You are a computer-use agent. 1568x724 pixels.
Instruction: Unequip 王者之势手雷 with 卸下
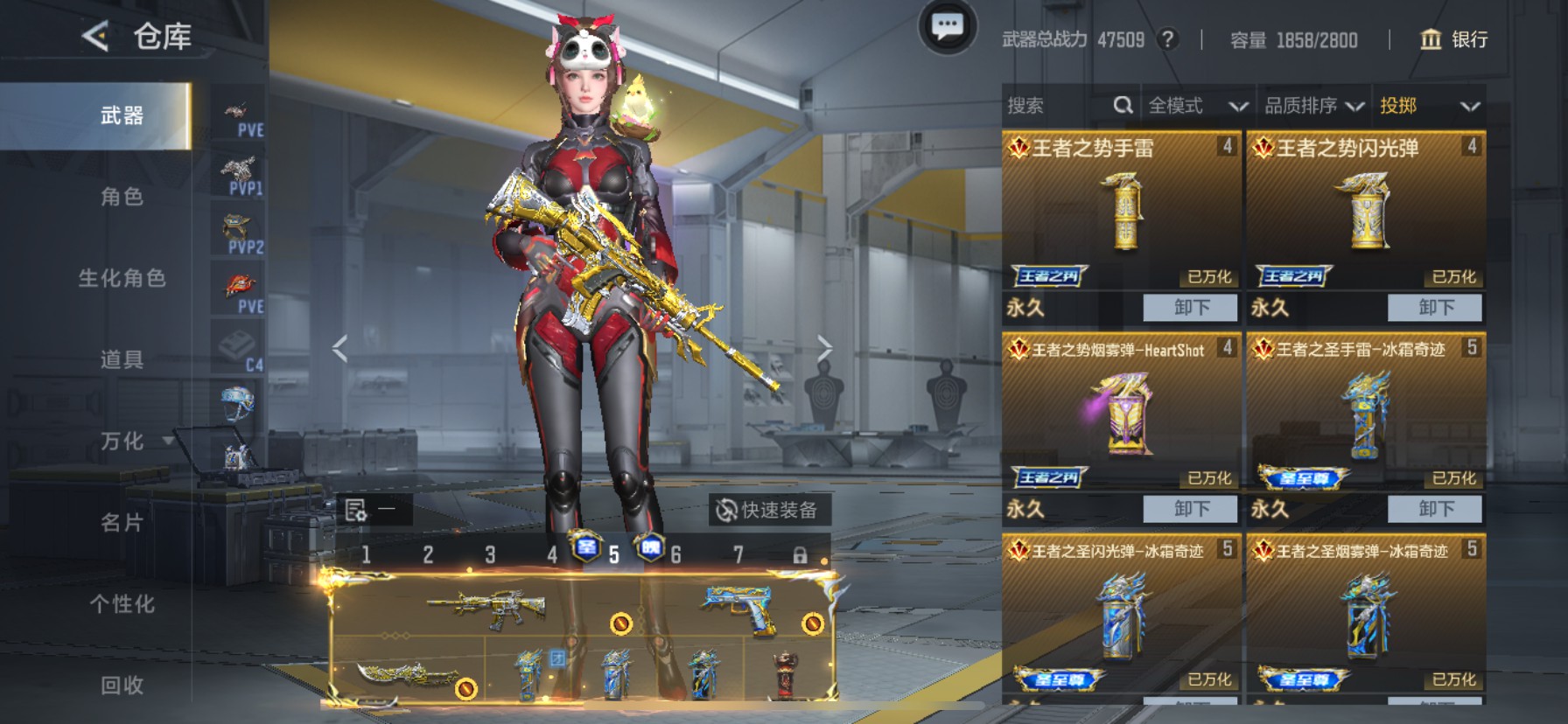pyautogui.click(x=1190, y=307)
